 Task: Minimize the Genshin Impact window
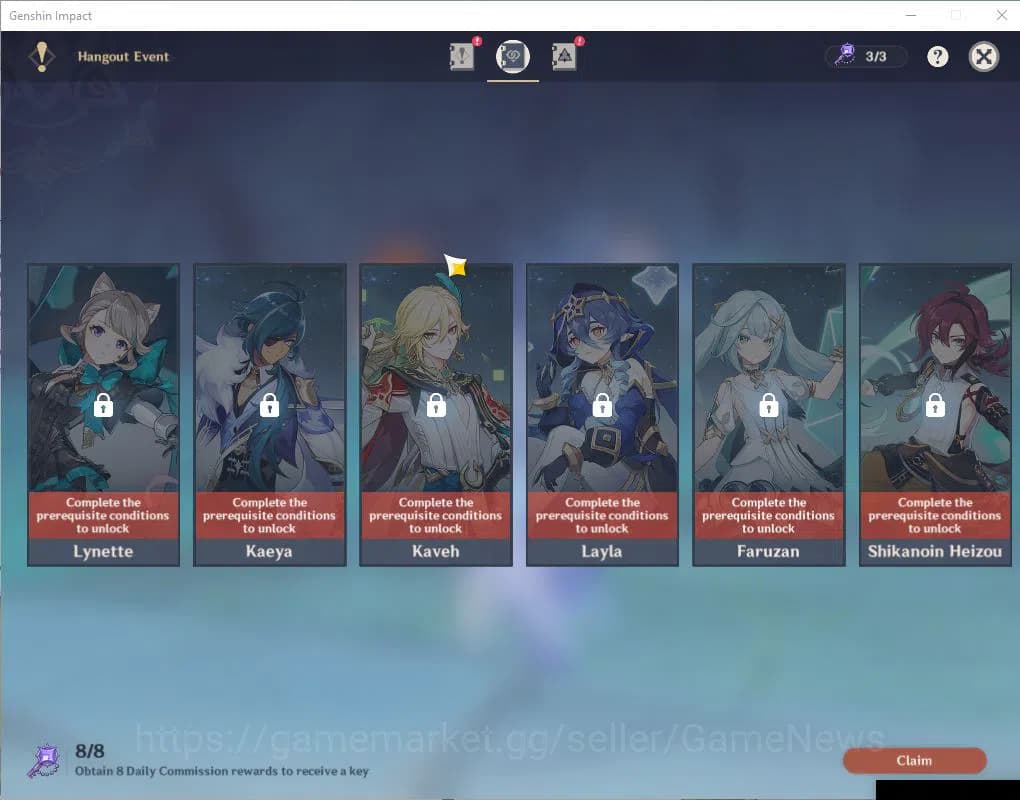[911, 15]
